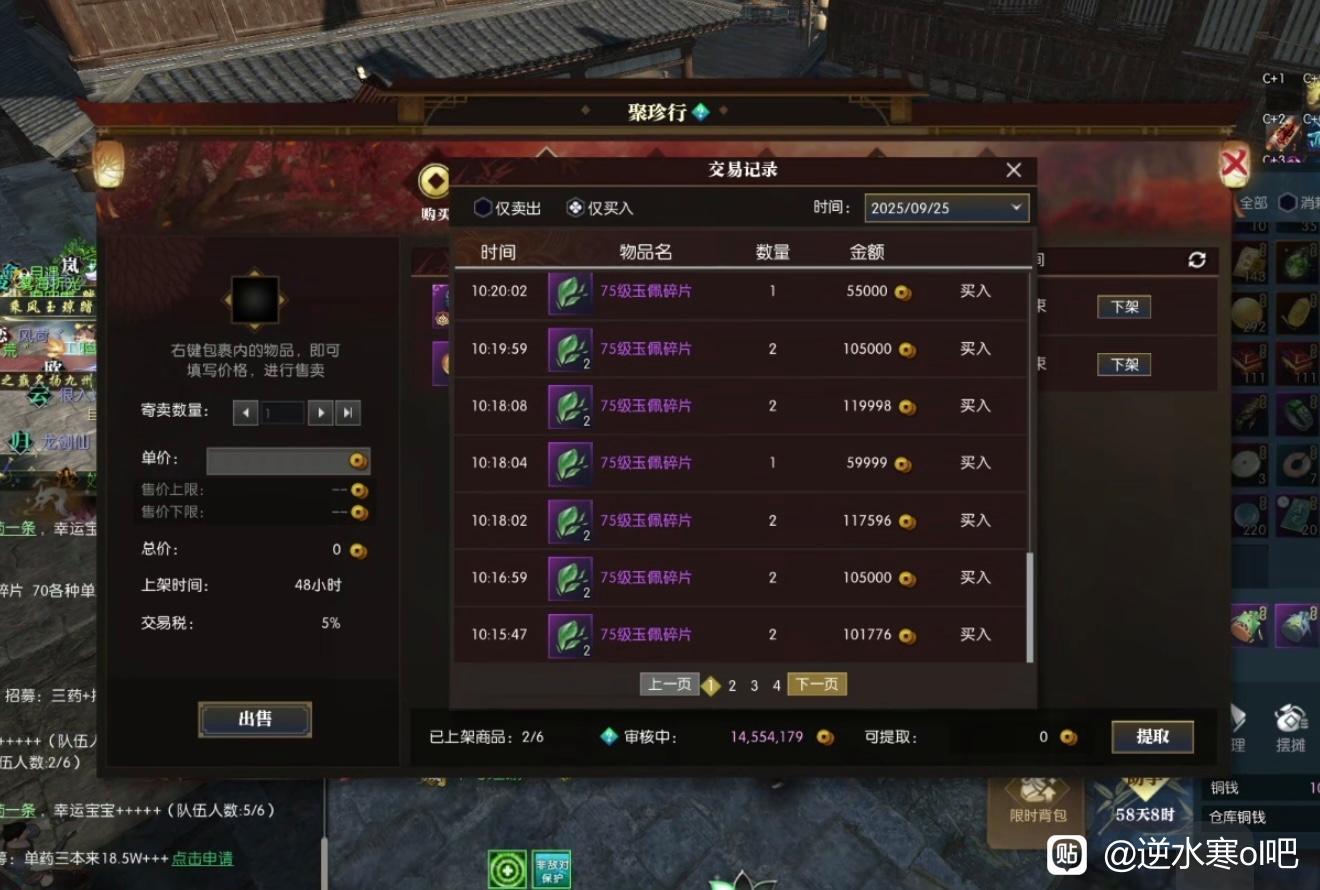Go to 下一页 in the transaction pages

click(817, 684)
